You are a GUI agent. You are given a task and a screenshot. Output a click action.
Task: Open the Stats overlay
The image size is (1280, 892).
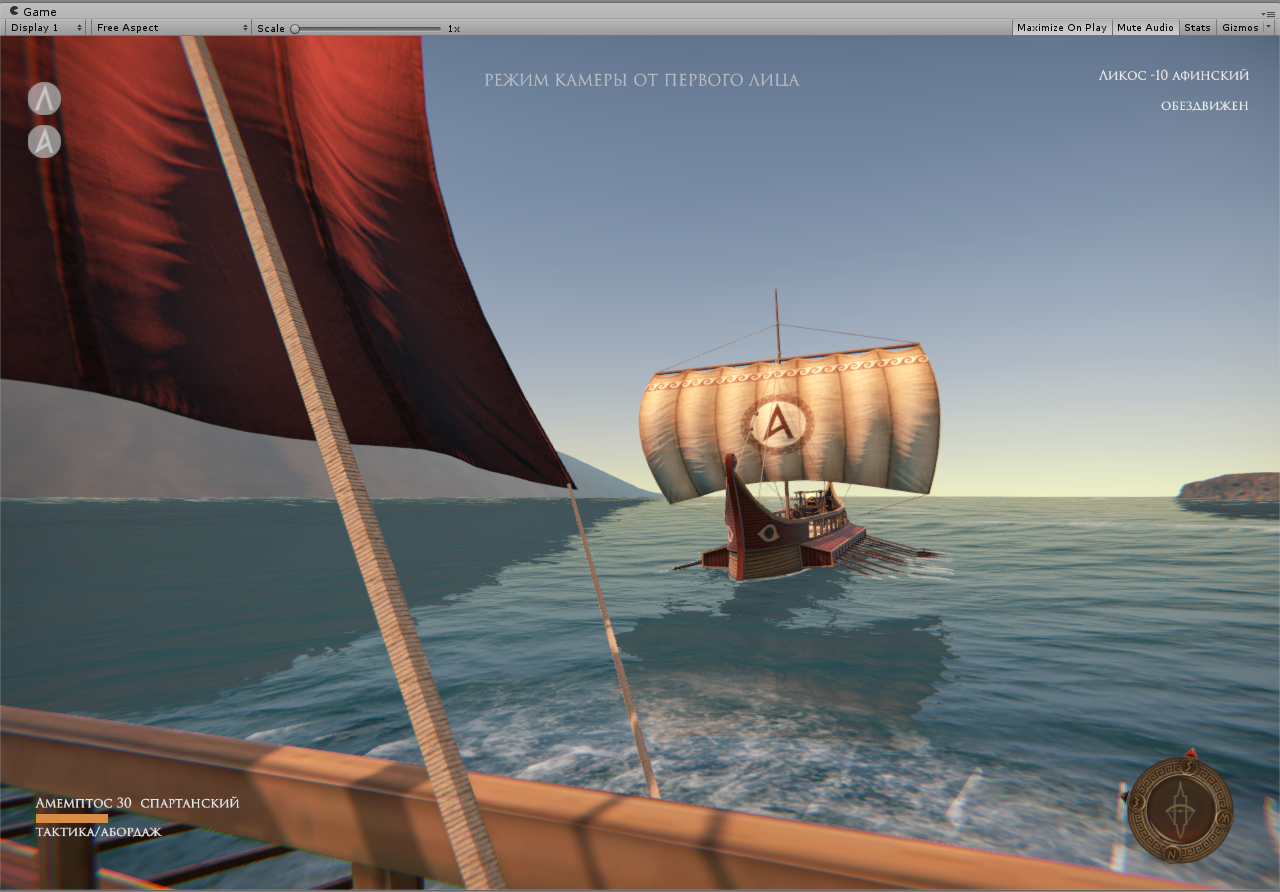click(x=1196, y=28)
